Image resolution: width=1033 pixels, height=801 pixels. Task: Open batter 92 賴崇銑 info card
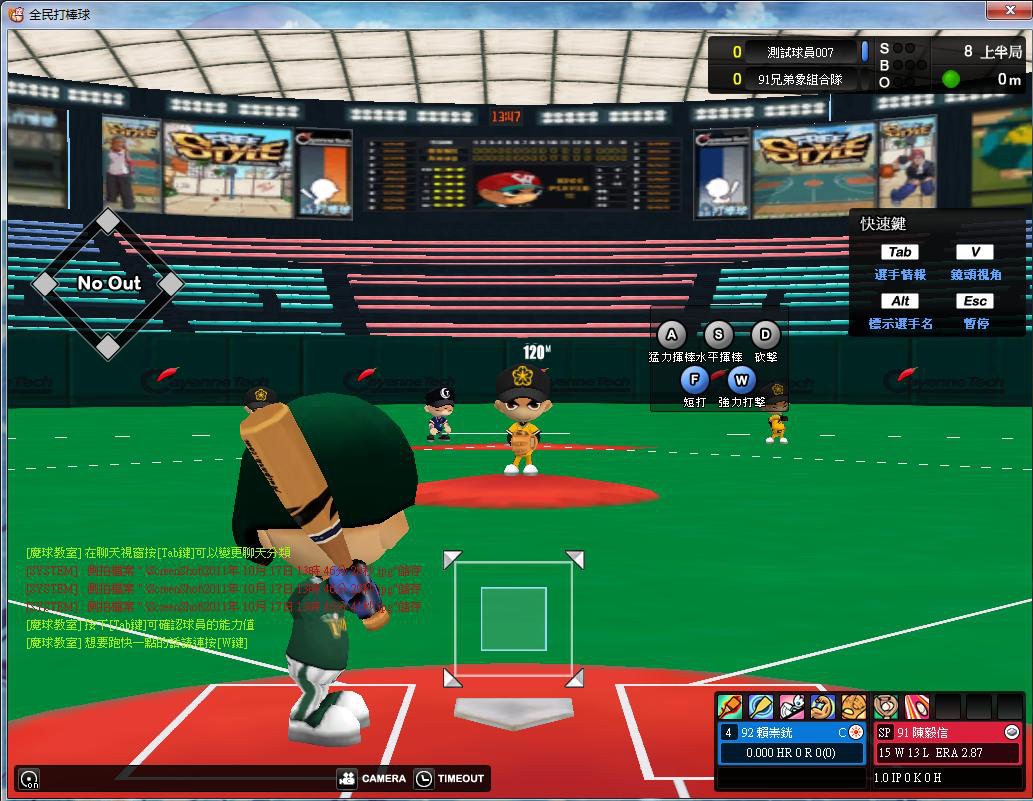coord(792,732)
